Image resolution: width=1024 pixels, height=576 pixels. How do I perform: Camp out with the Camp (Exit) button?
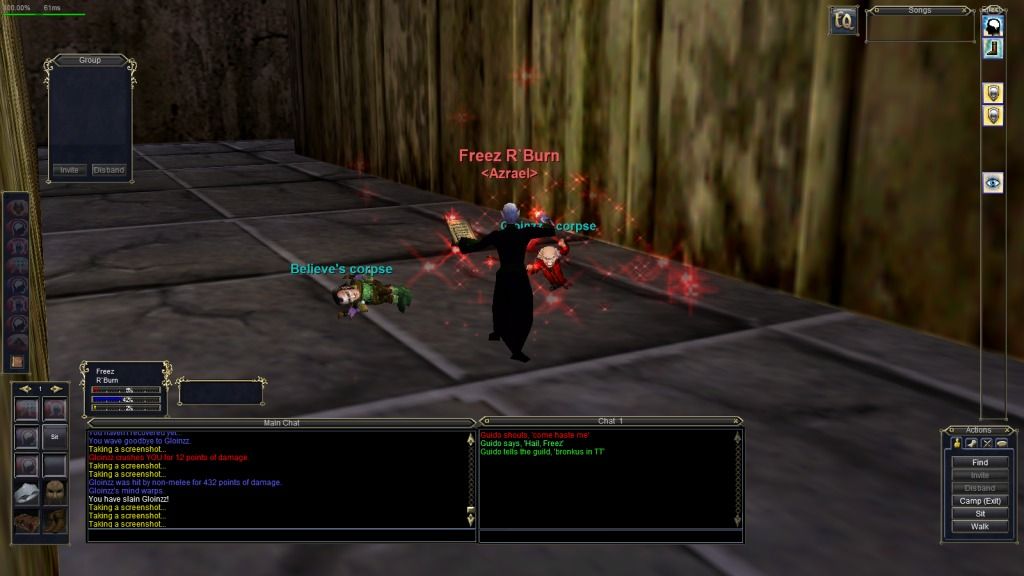[979, 500]
